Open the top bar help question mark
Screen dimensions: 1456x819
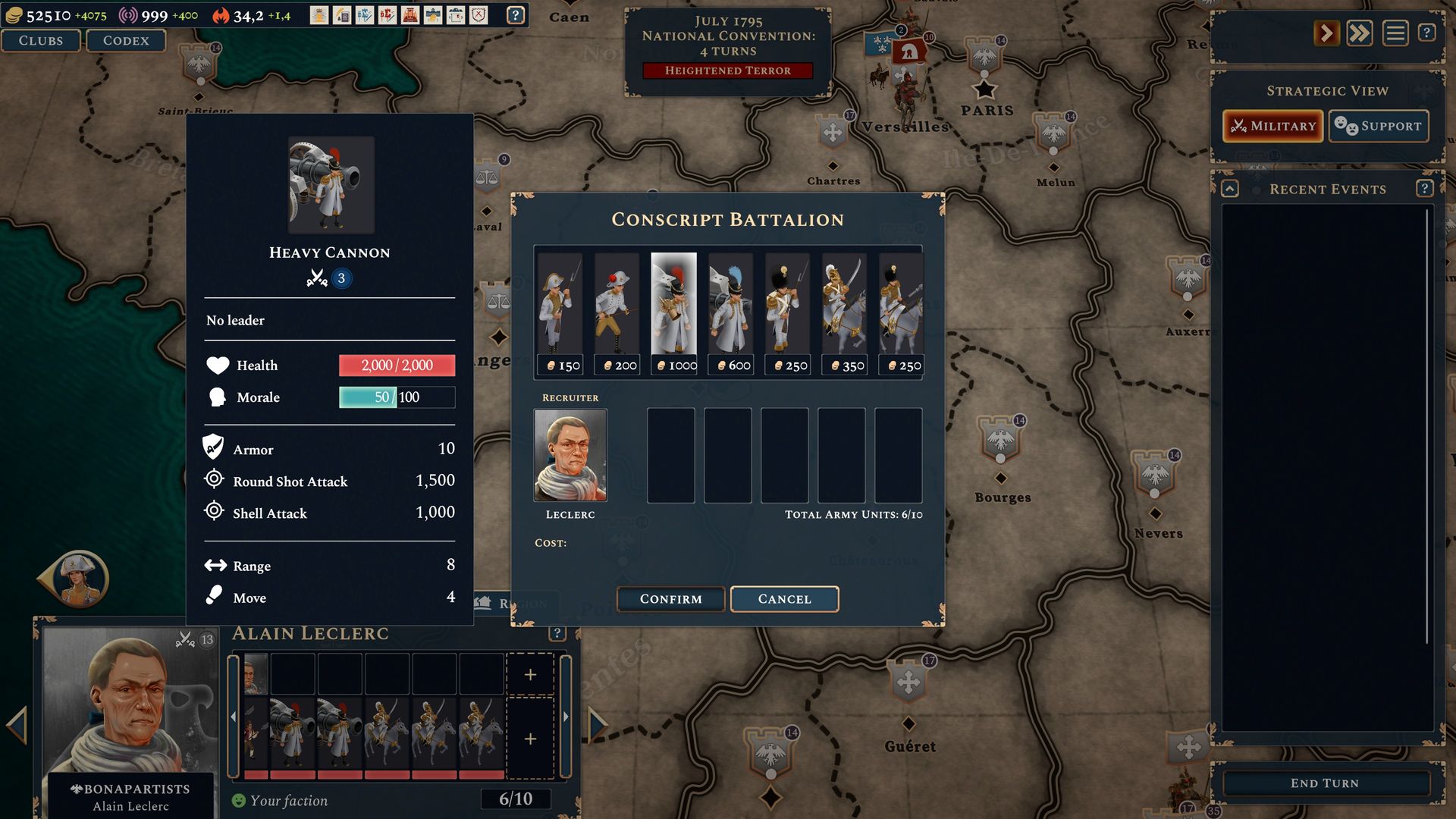click(x=515, y=15)
